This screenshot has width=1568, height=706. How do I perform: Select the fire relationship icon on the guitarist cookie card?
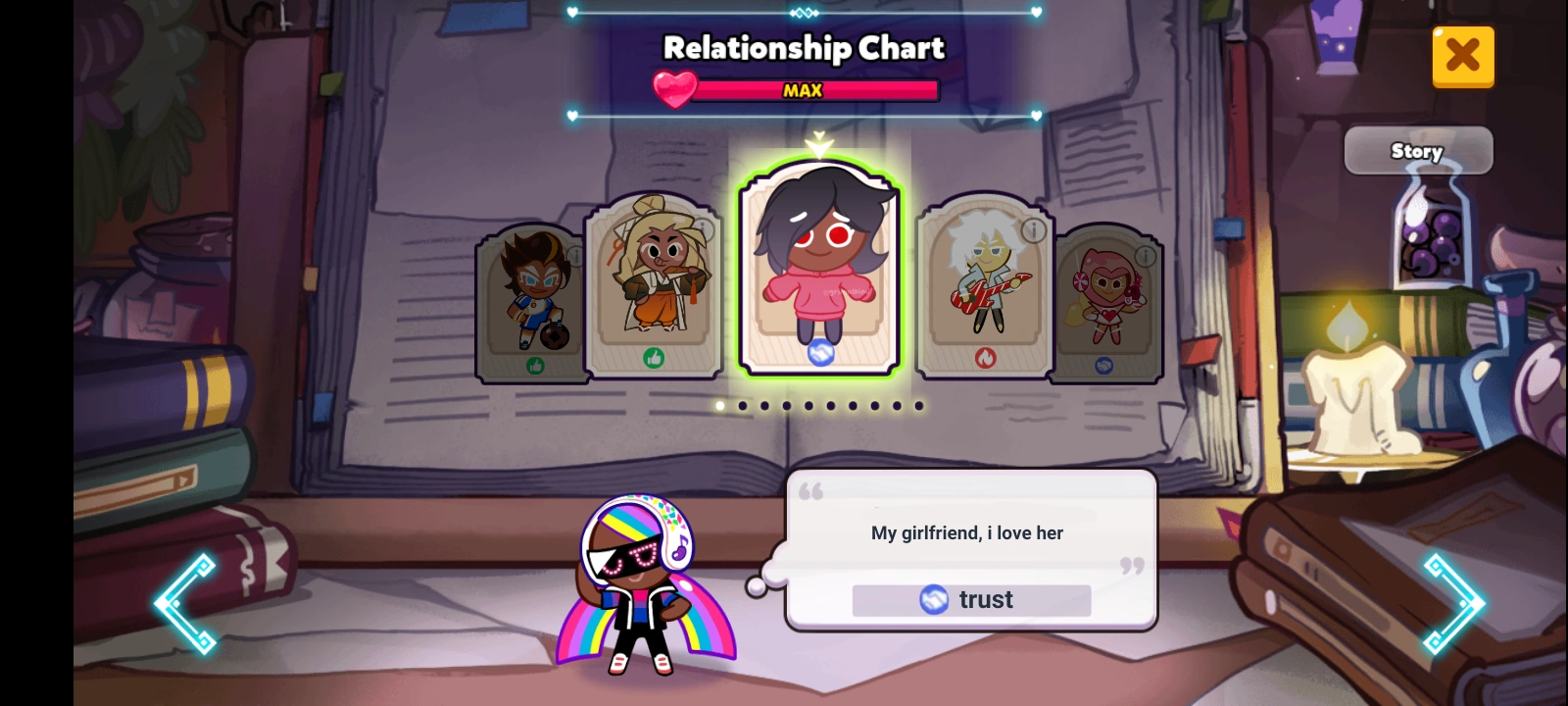point(987,358)
